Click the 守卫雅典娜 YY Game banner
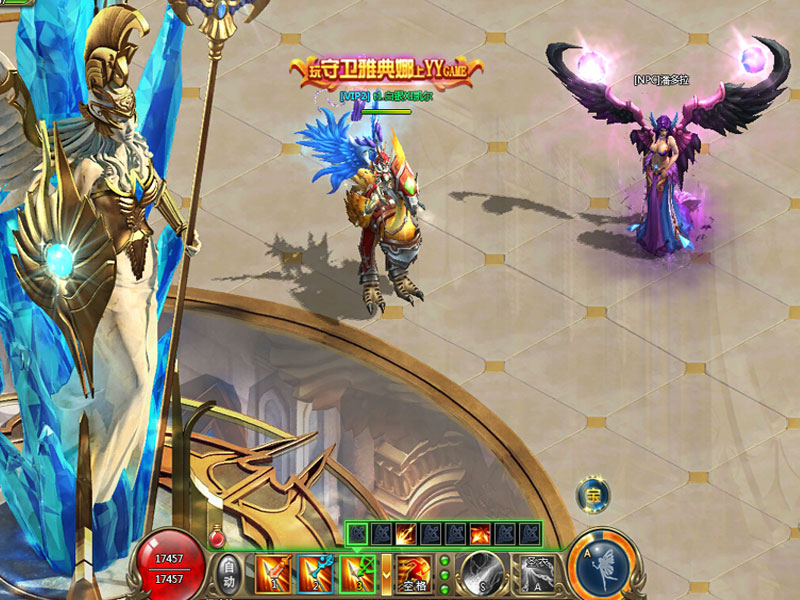This screenshot has height=600, width=800. pyautogui.click(x=386, y=70)
